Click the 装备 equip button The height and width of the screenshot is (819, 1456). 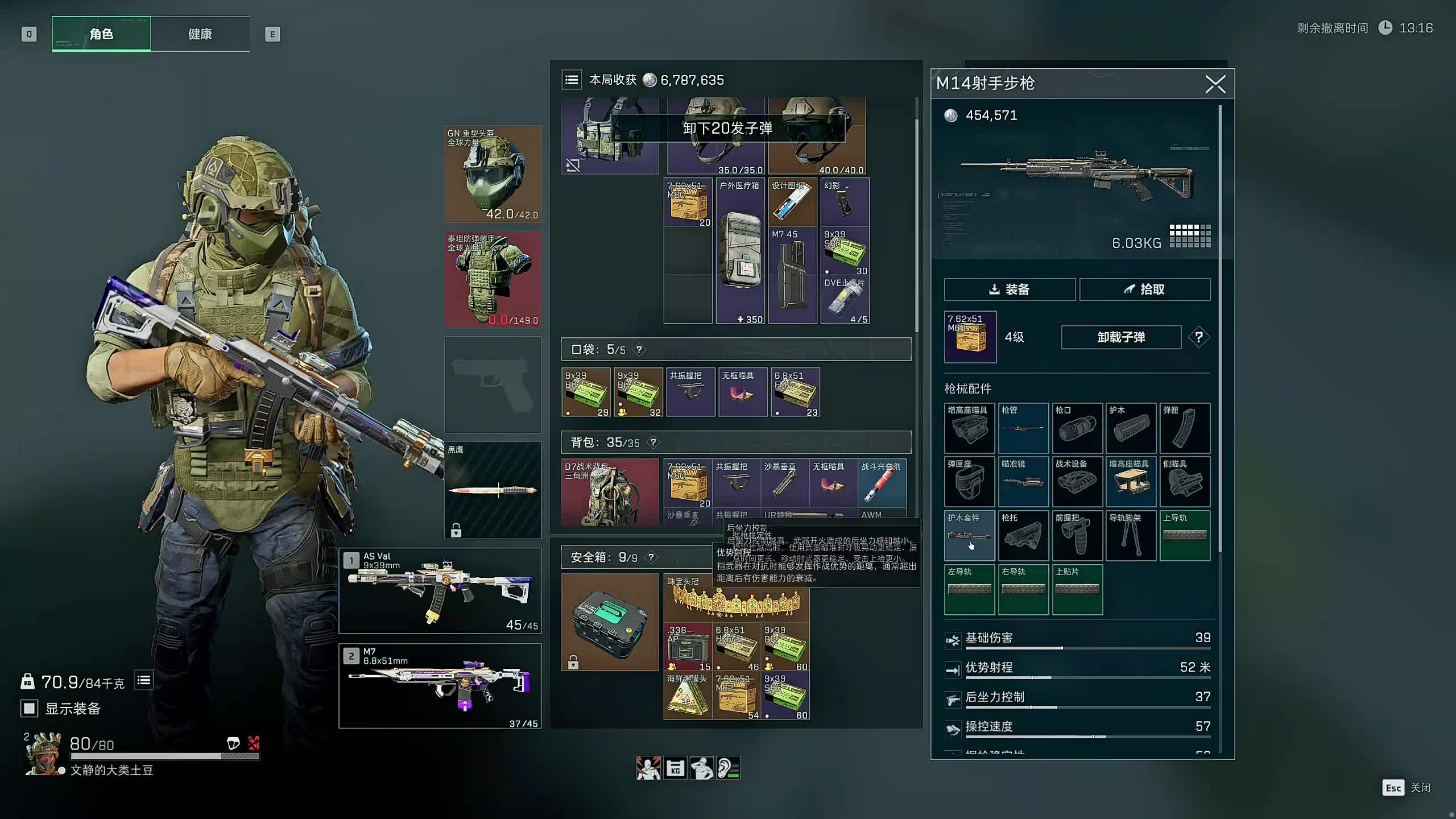pos(1009,289)
